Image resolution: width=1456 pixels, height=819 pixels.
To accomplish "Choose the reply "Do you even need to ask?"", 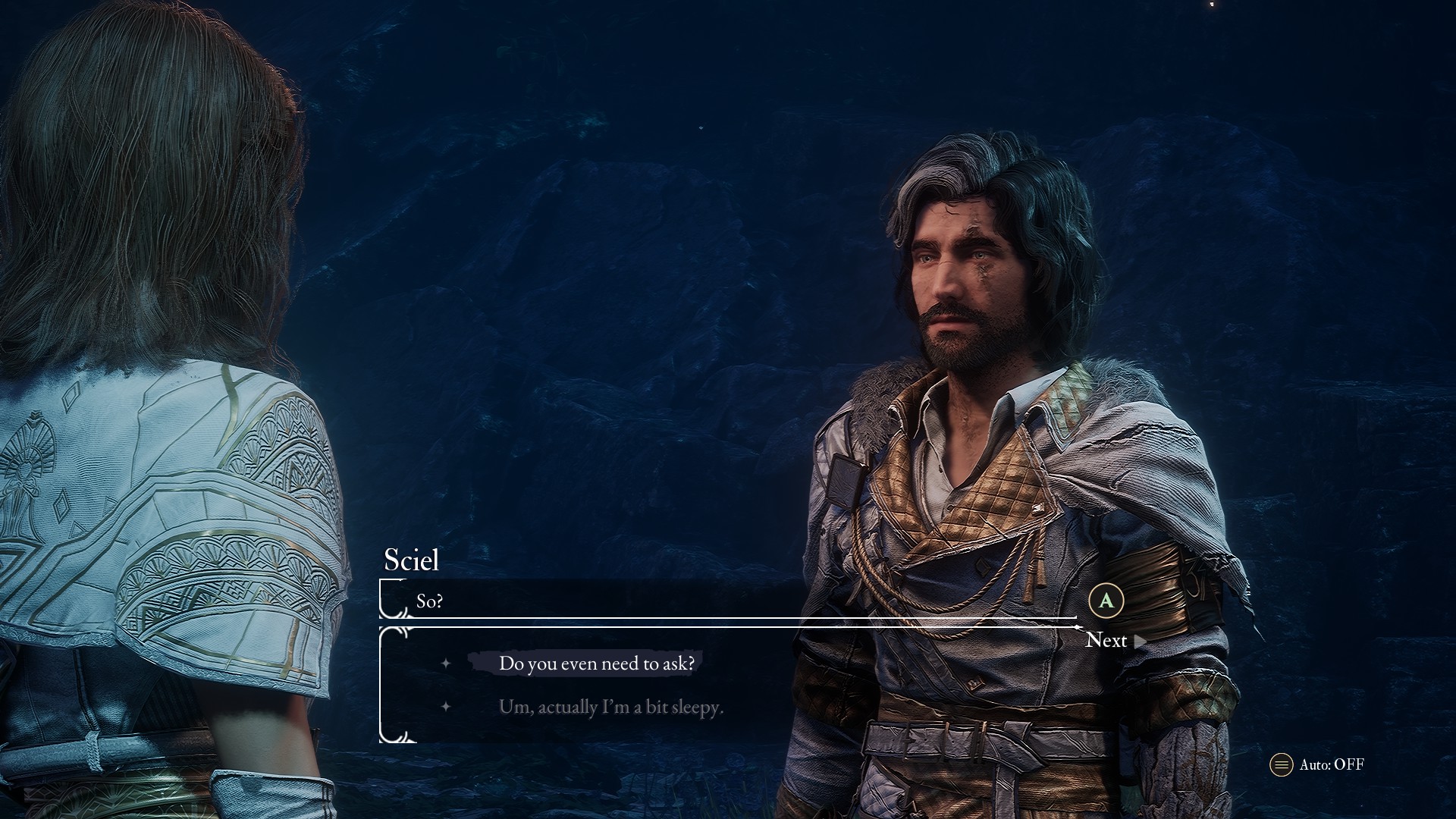I will (596, 664).
